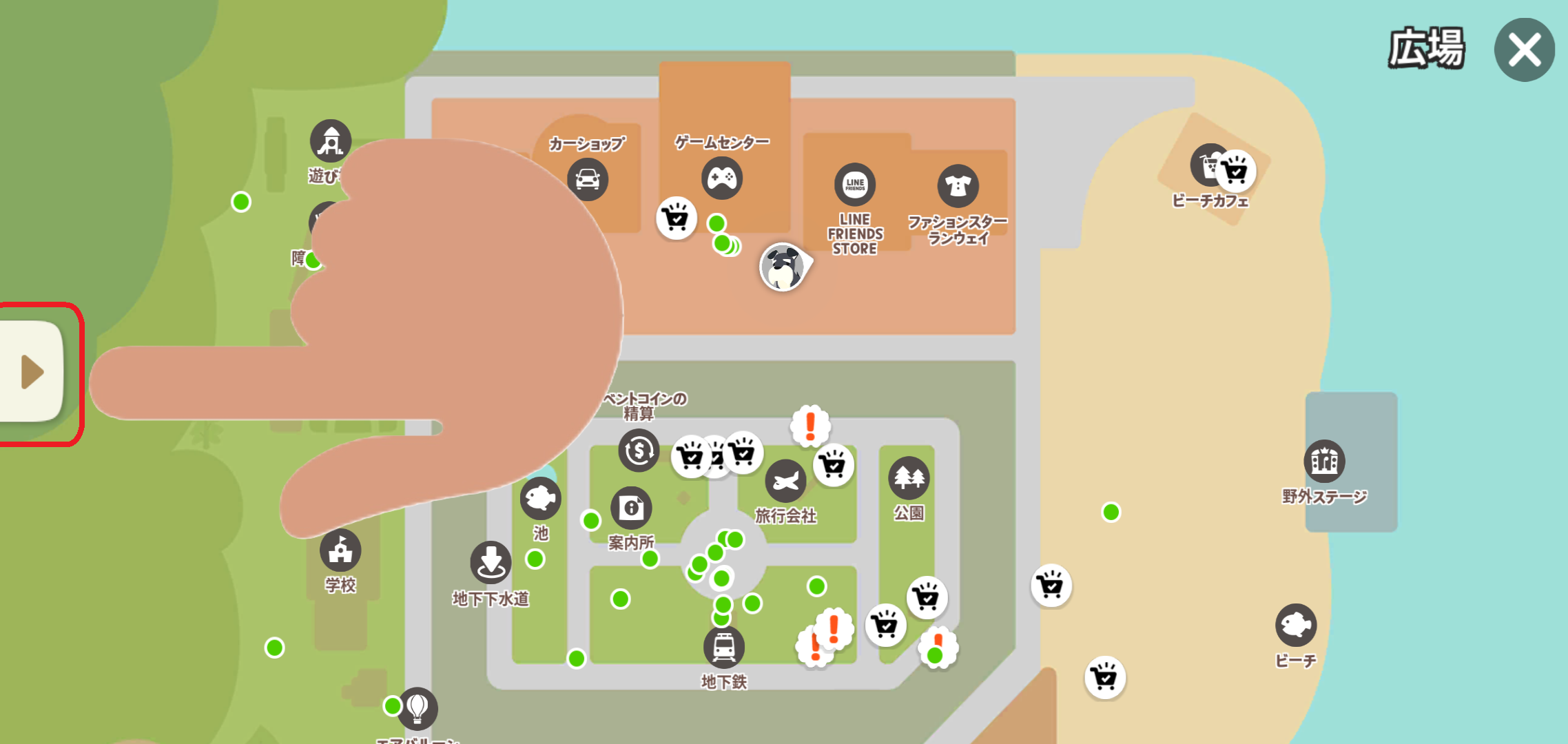Open the school marker
Image resolution: width=1568 pixels, height=744 pixels.
340,550
